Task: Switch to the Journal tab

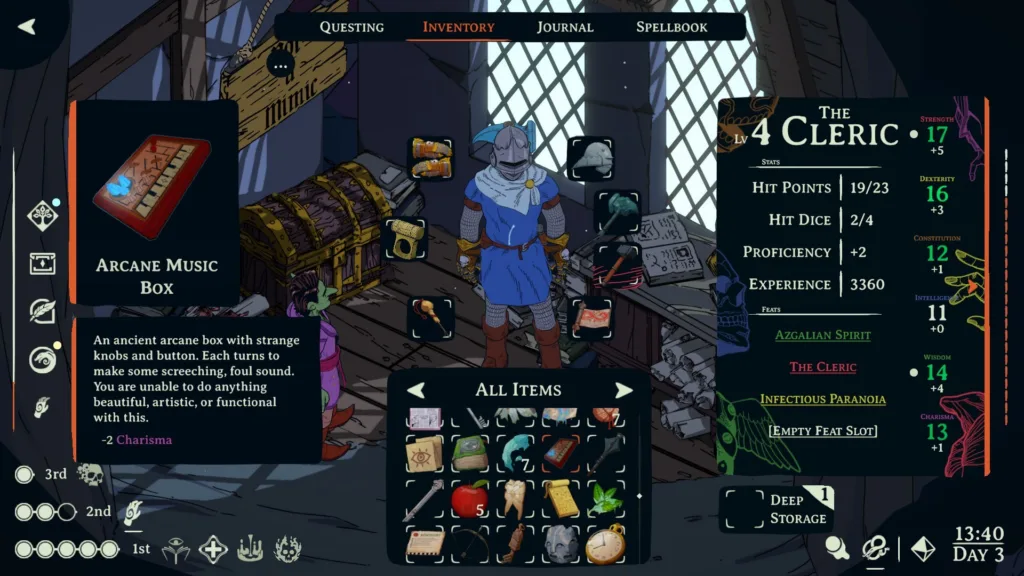Action: point(564,27)
